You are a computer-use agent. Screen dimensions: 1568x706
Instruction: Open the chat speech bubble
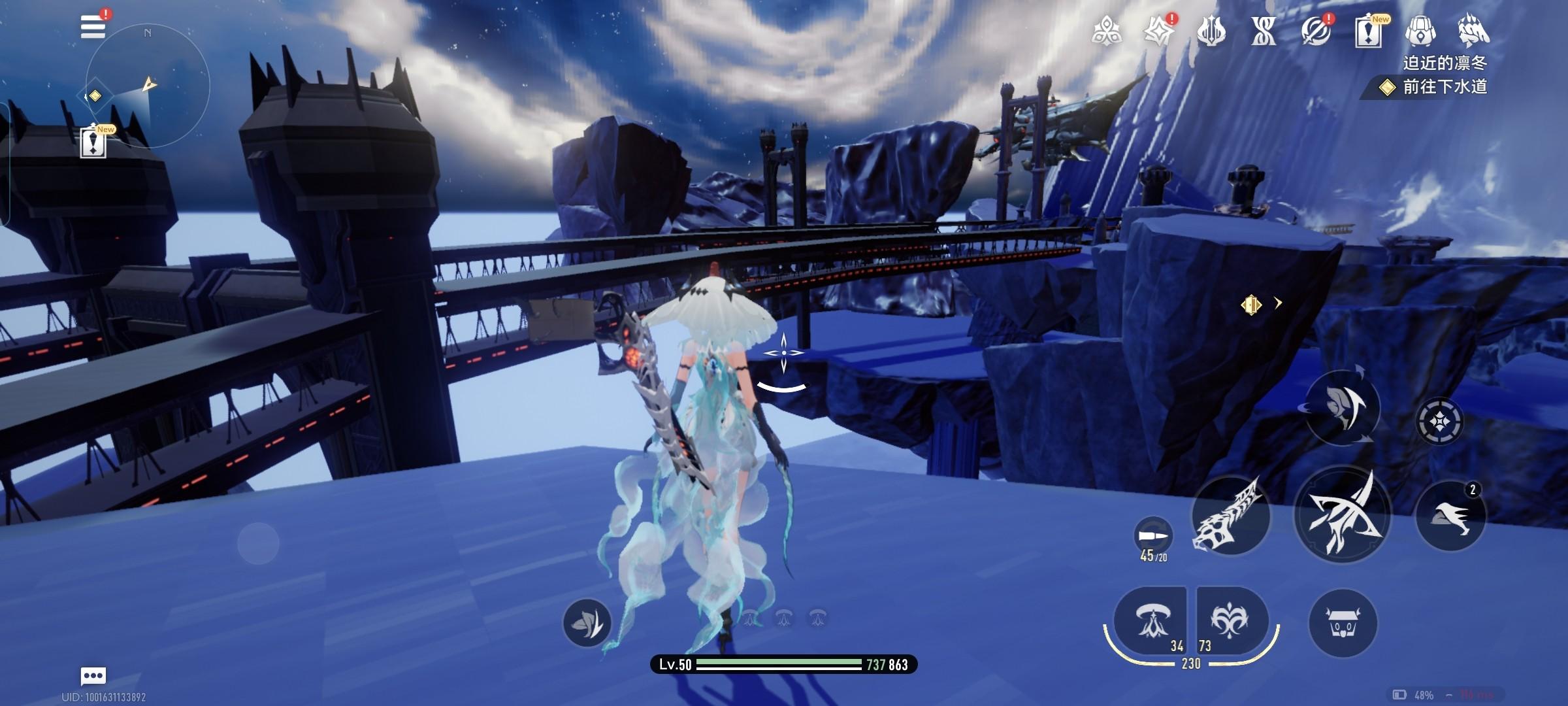[x=93, y=675]
